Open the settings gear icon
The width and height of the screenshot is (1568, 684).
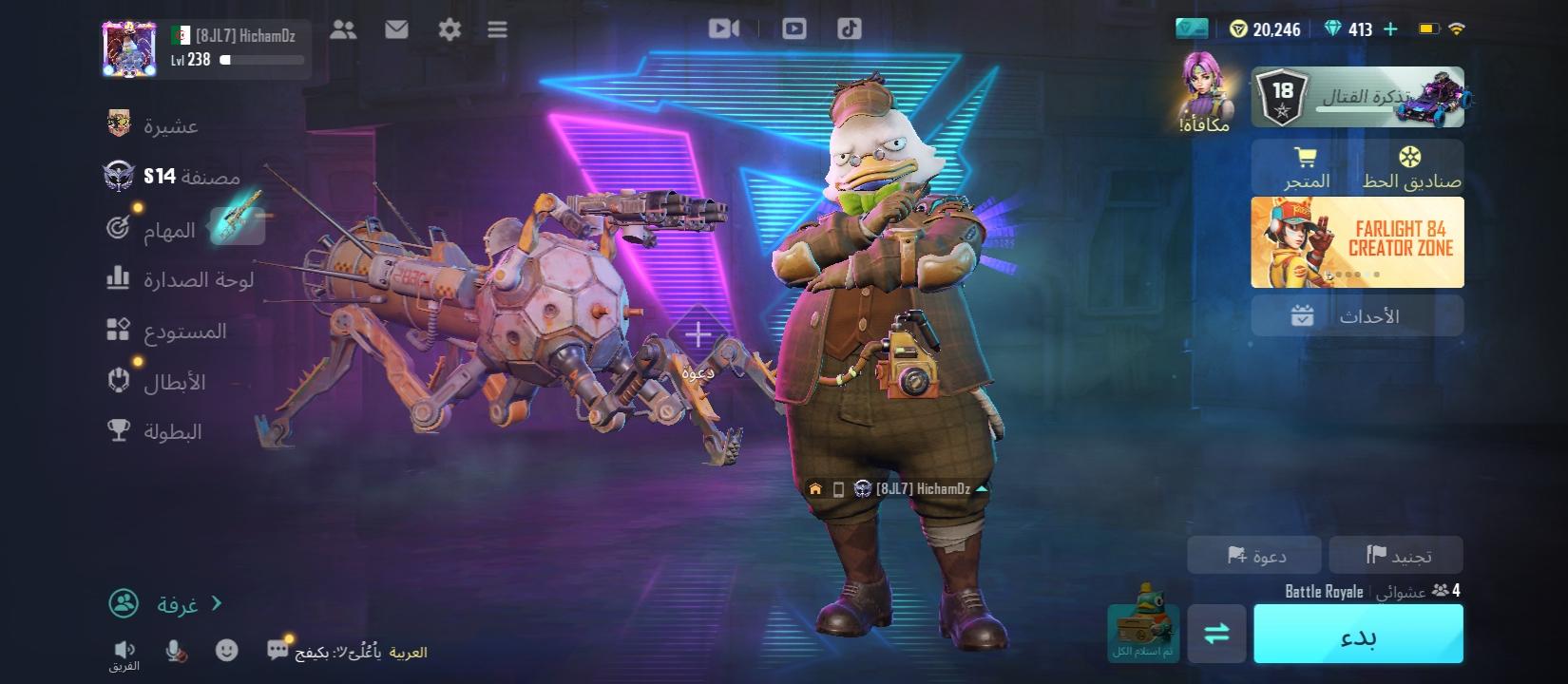[x=448, y=28]
